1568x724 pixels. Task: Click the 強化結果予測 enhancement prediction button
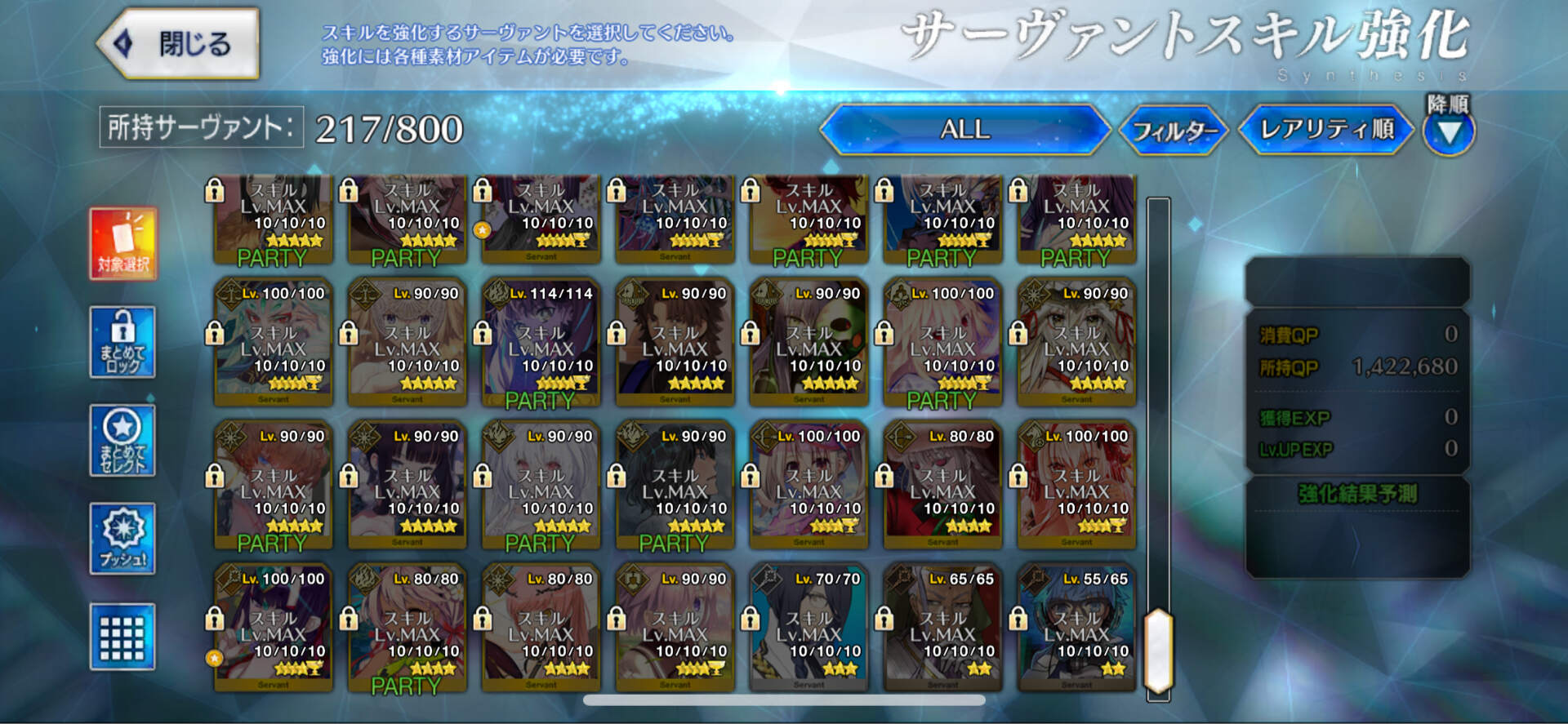tap(1357, 491)
